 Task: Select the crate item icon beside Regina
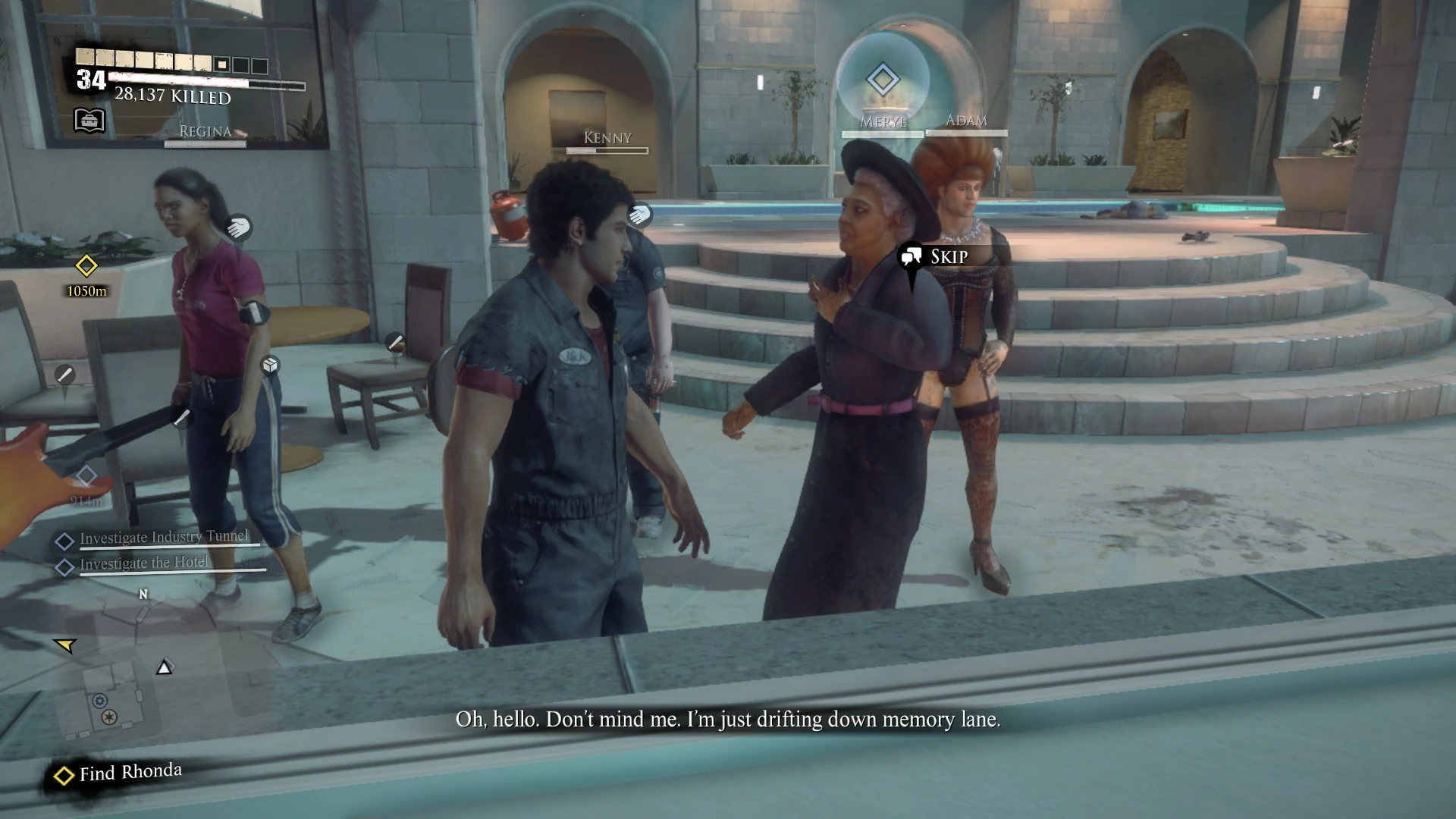270,365
